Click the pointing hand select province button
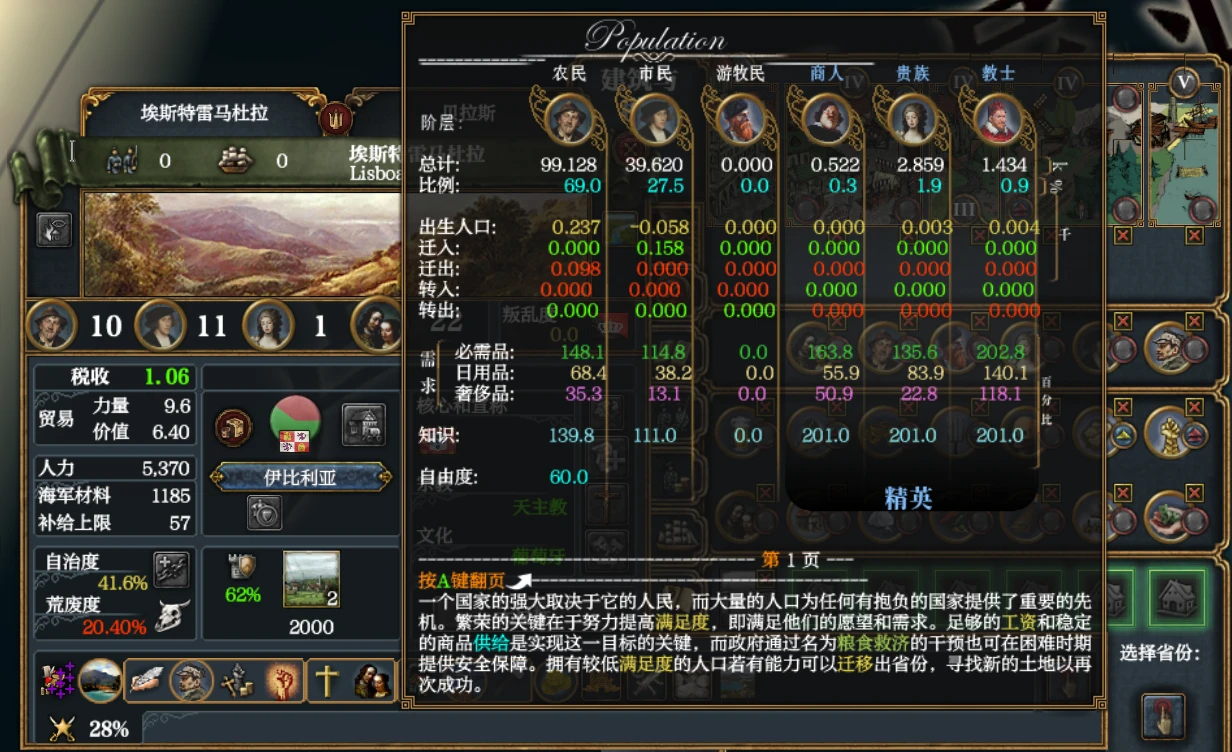 (1164, 714)
